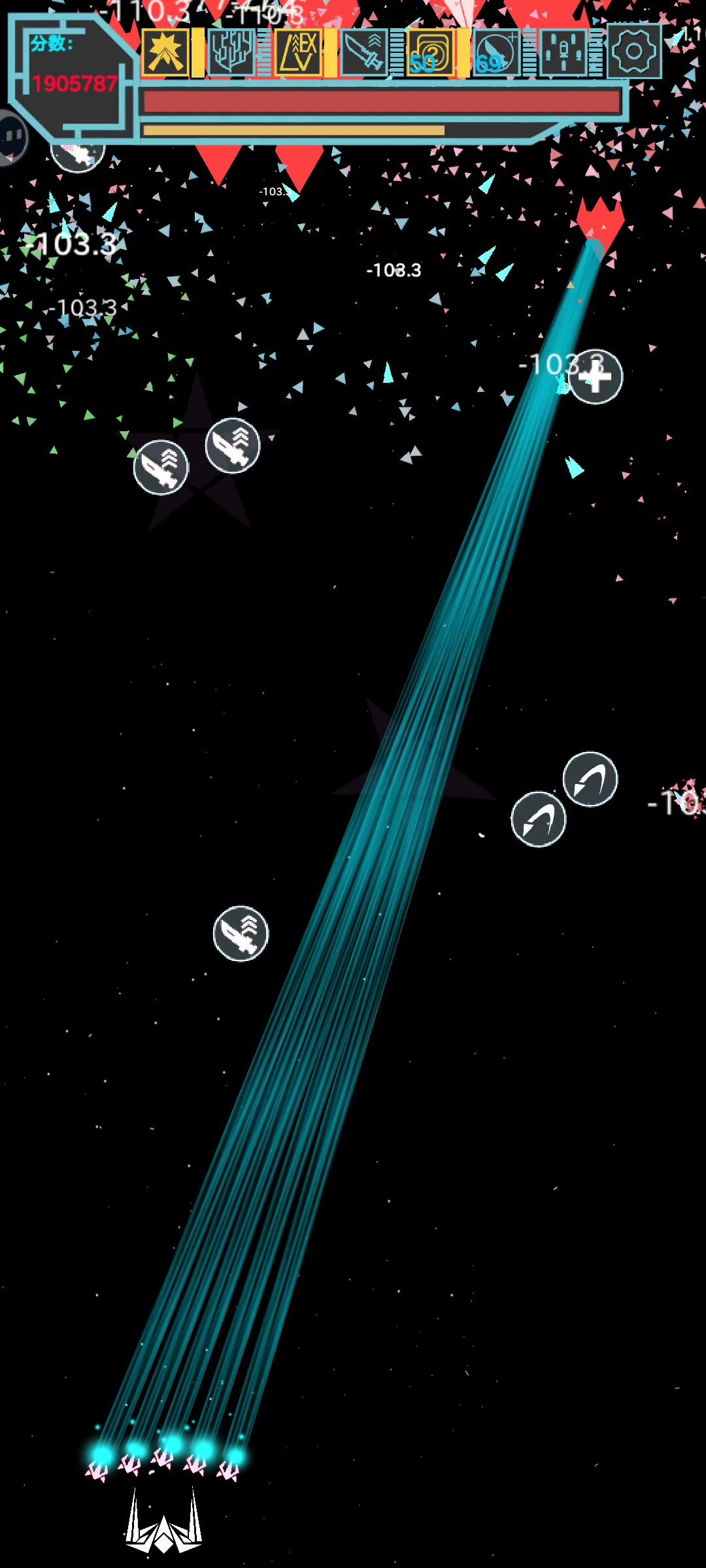Screen dimensions: 706x1568
Task: Open the floating round overlay bubble
Action: pos(11,136)
